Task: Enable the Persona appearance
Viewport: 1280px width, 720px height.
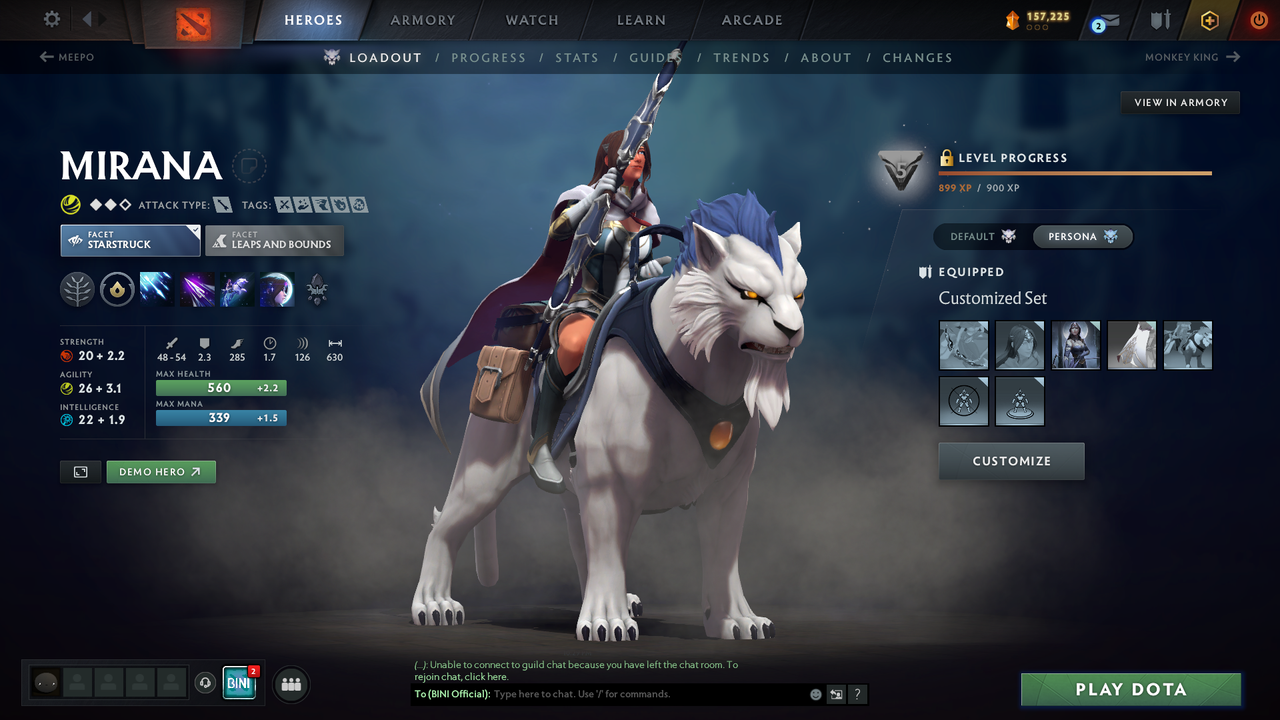Action: [x=1083, y=236]
